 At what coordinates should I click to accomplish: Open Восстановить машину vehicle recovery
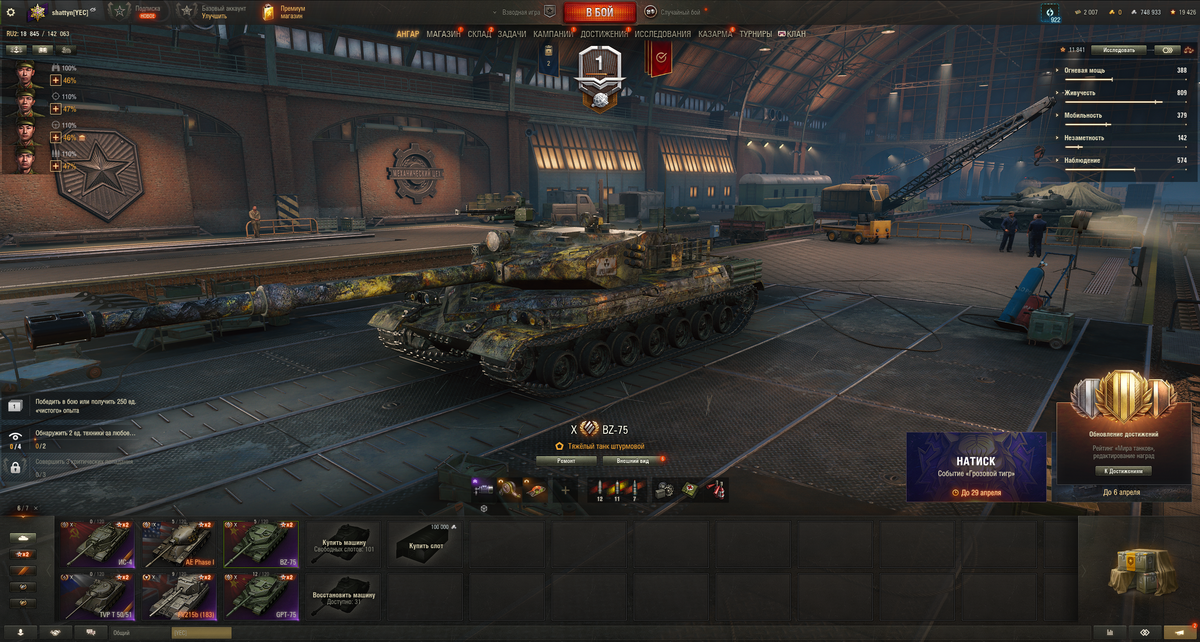coord(343,596)
